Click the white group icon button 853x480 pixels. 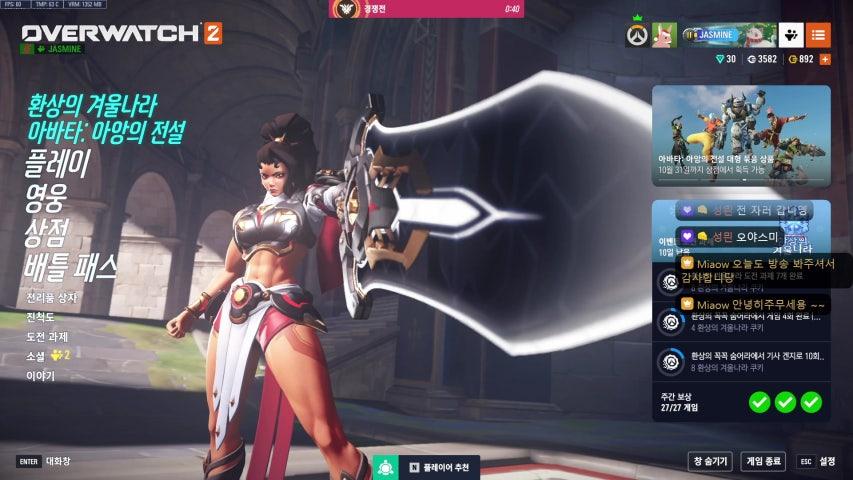(791, 35)
